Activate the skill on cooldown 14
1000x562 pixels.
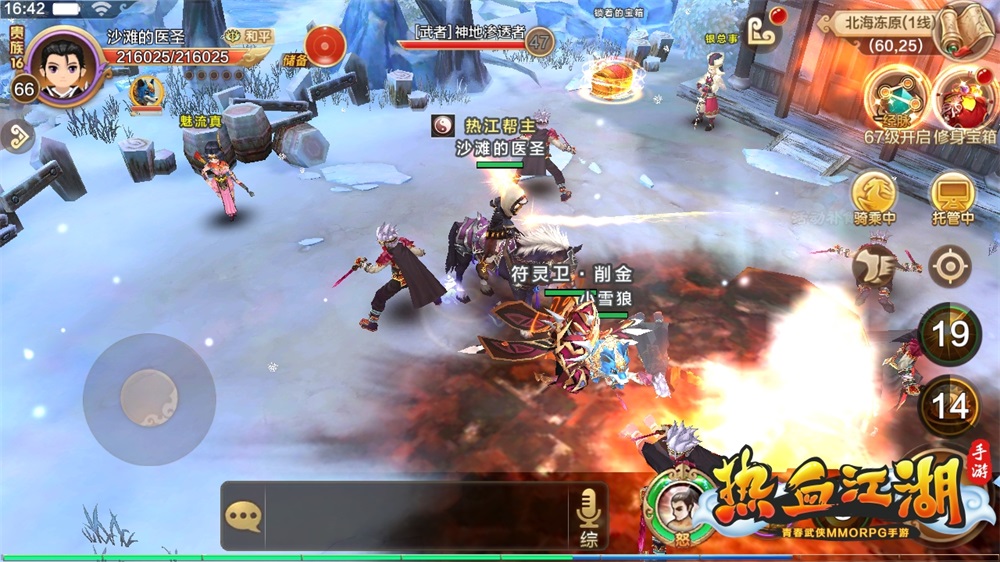pyautogui.click(x=950, y=406)
